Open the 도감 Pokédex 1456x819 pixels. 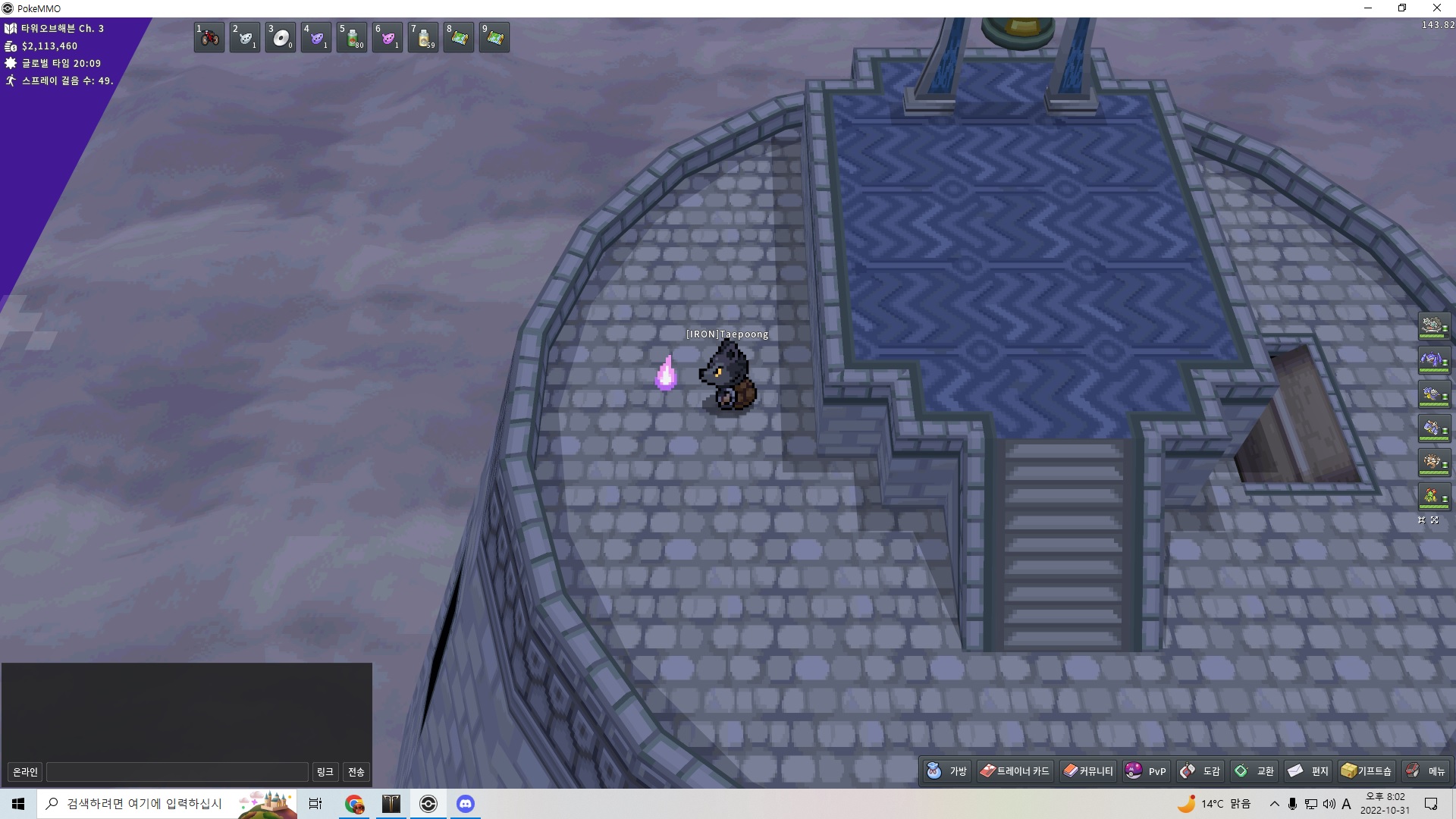(x=1200, y=771)
